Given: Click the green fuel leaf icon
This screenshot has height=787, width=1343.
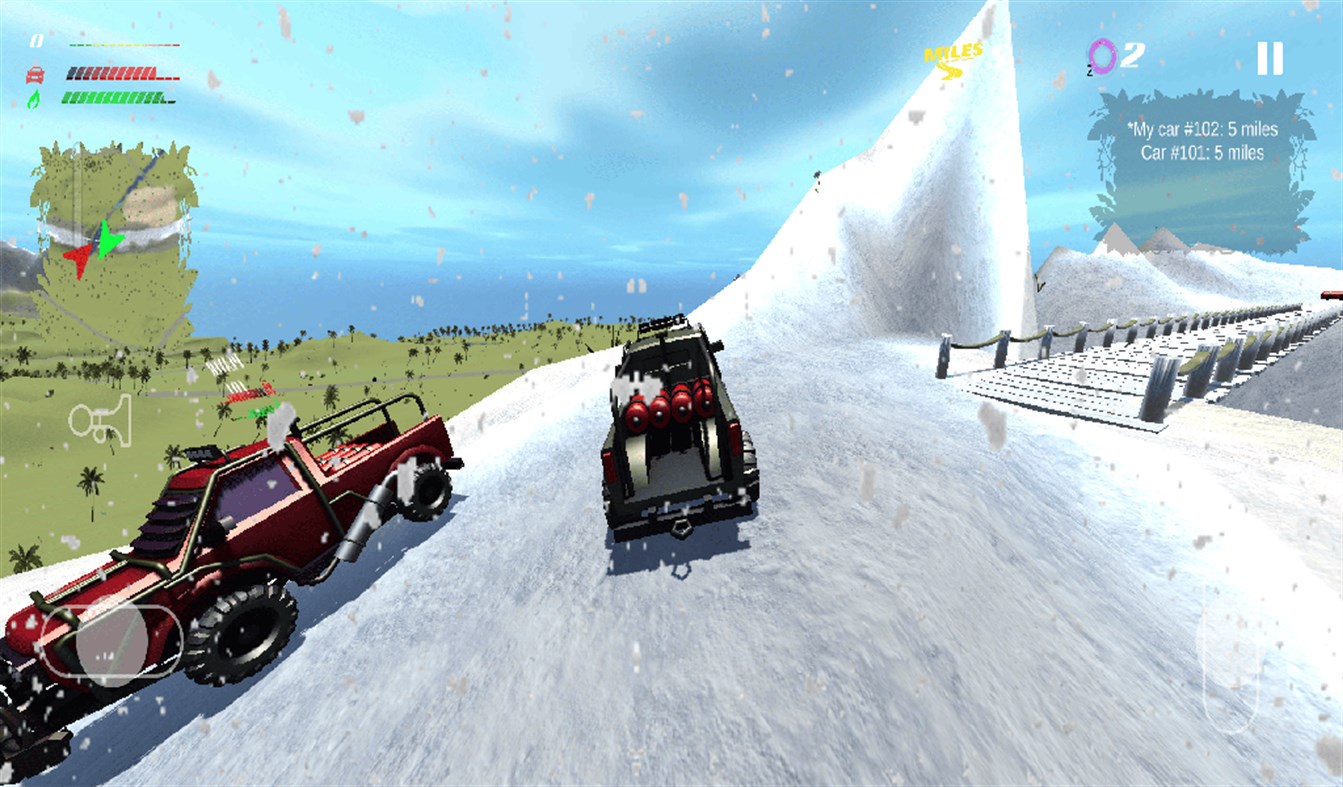Looking at the screenshot, I should pyautogui.click(x=34, y=97).
